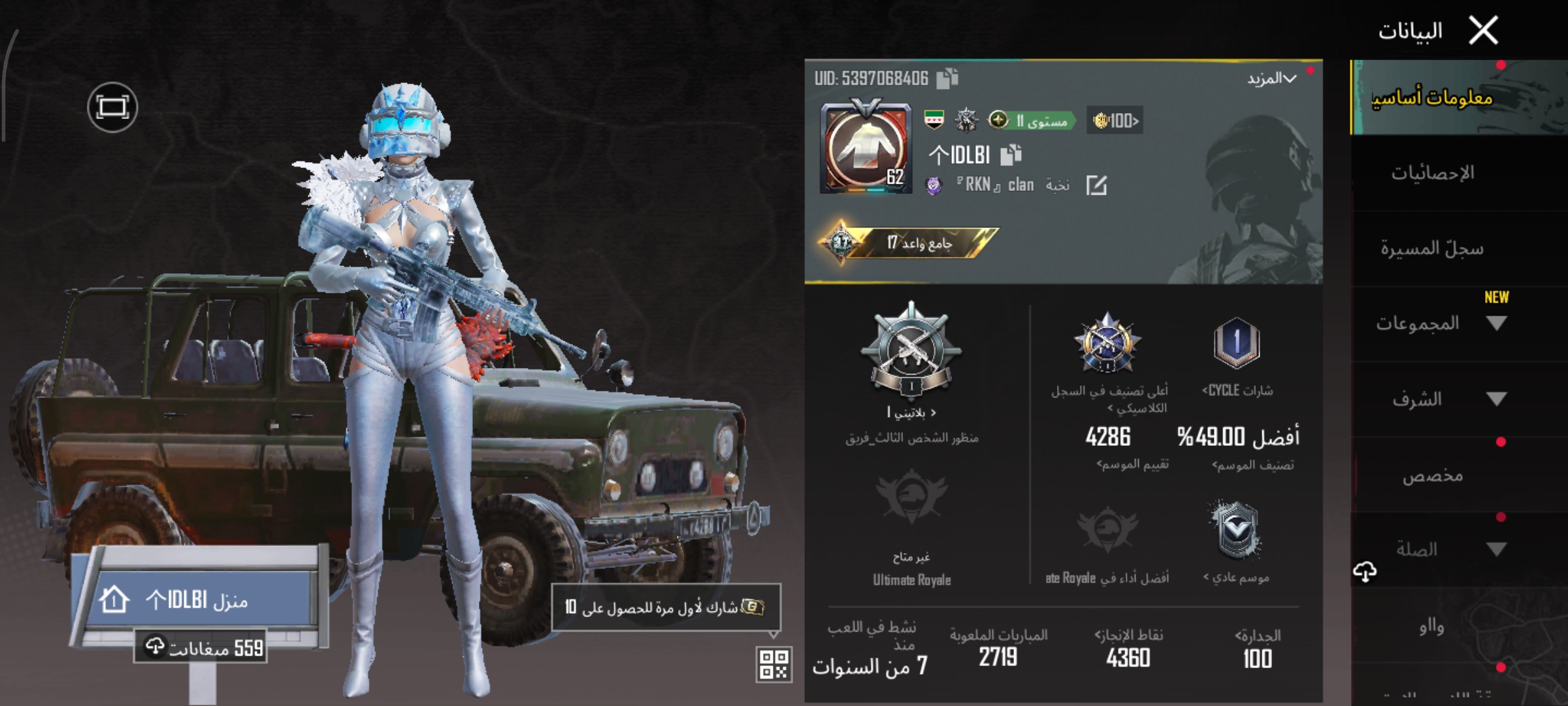The height and width of the screenshot is (706, 1568).
Task: Expand the الشرف honor section
Action: pyautogui.click(x=1437, y=399)
